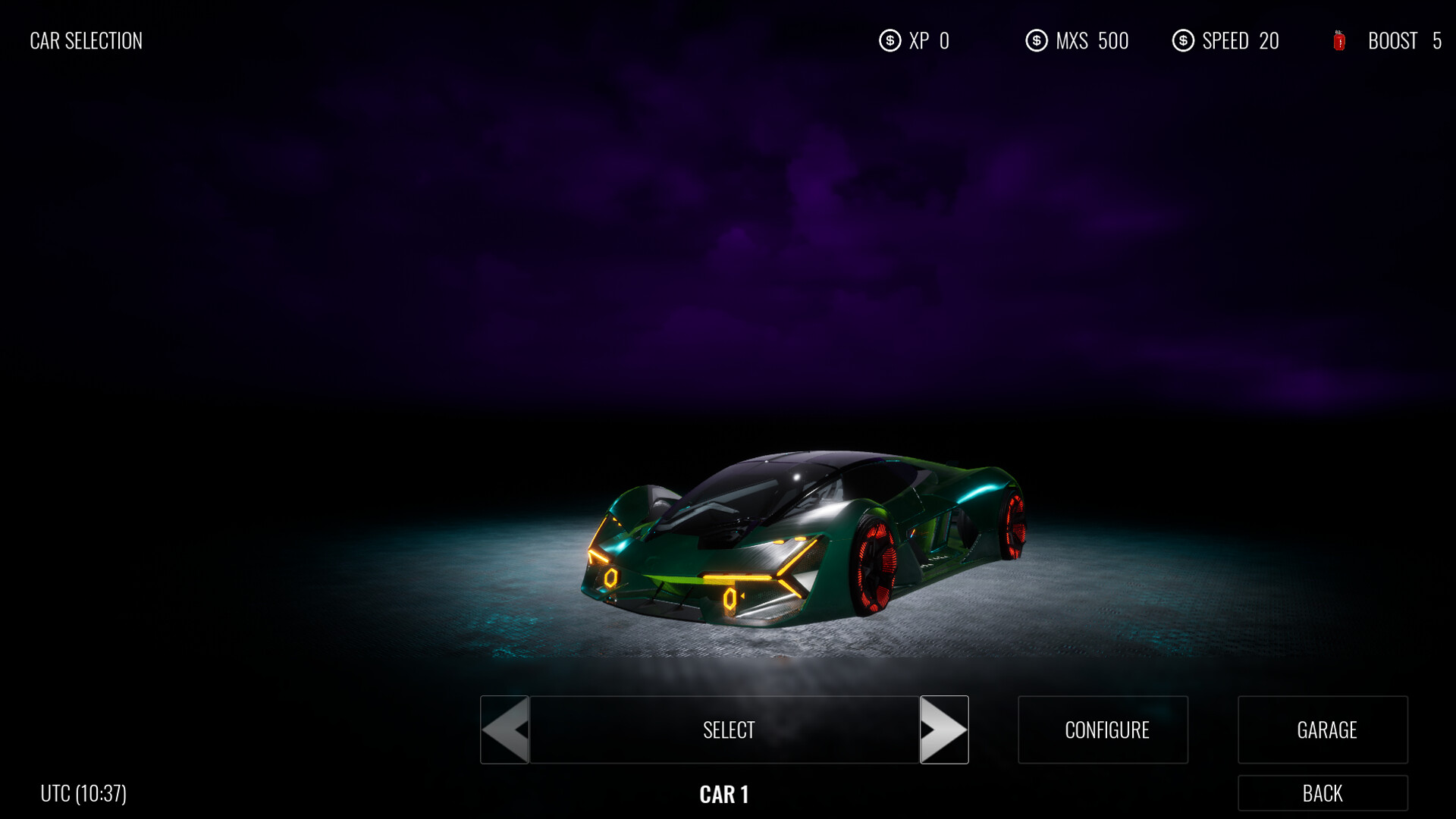This screenshot has width=1456, height=819.
Task: Click the CAR SELECTION heading
Action: pos(85,41)
